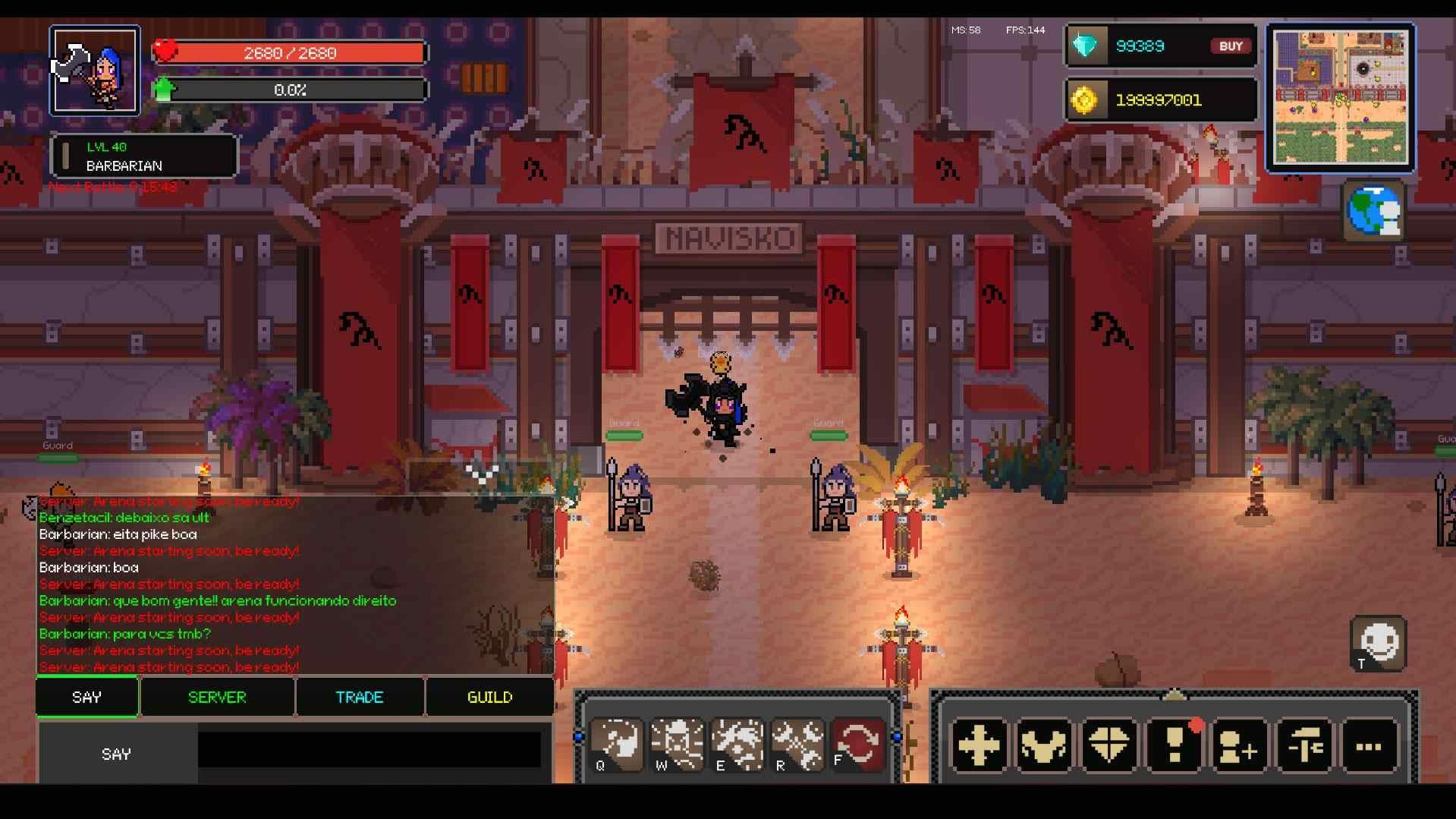The height and width of the screenshot is (819, 1456).
Task: Open the chest armor equipment menu
Action: point(1044,745)
